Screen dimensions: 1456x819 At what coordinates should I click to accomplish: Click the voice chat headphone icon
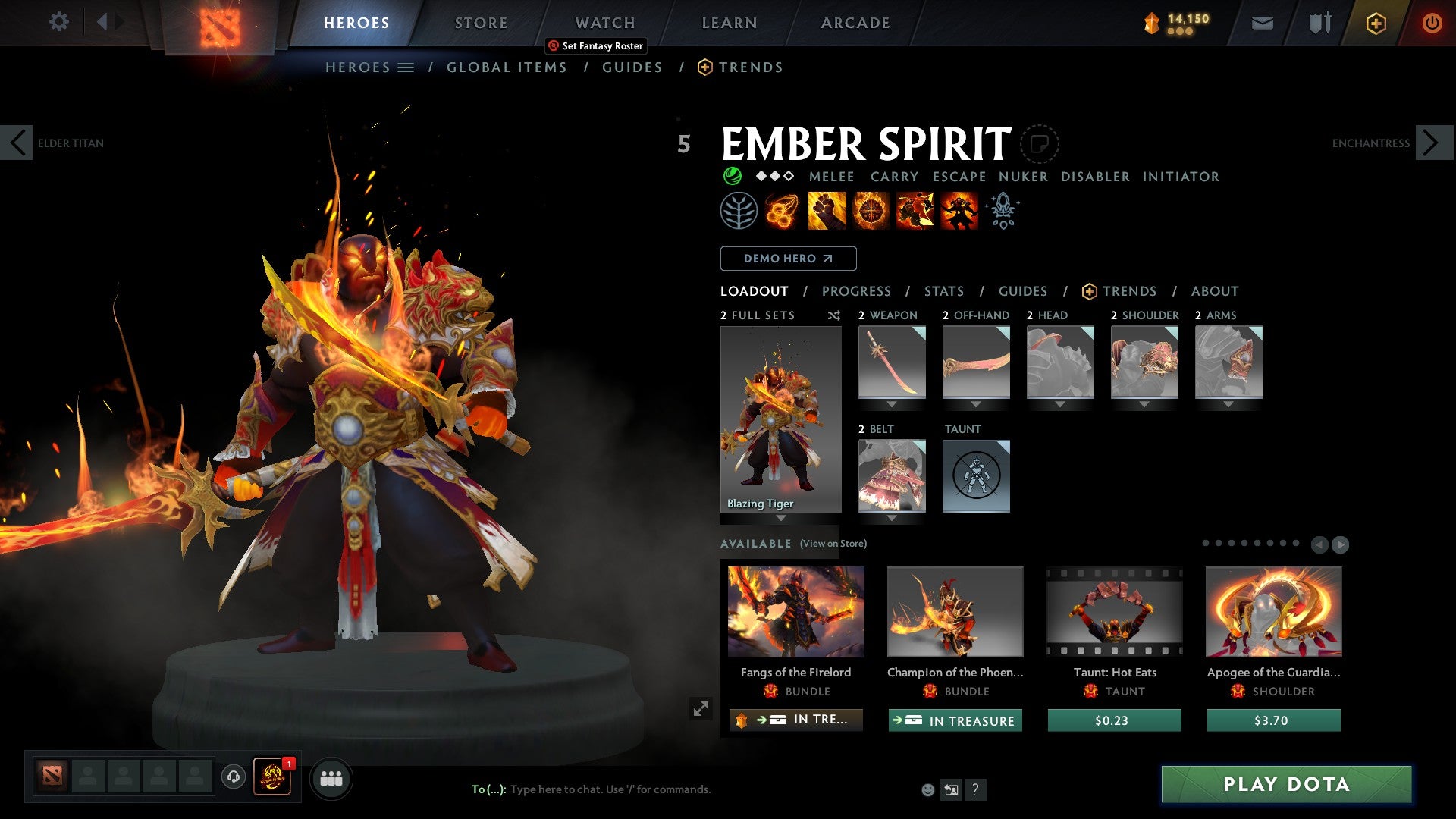[x=234, y=778]
